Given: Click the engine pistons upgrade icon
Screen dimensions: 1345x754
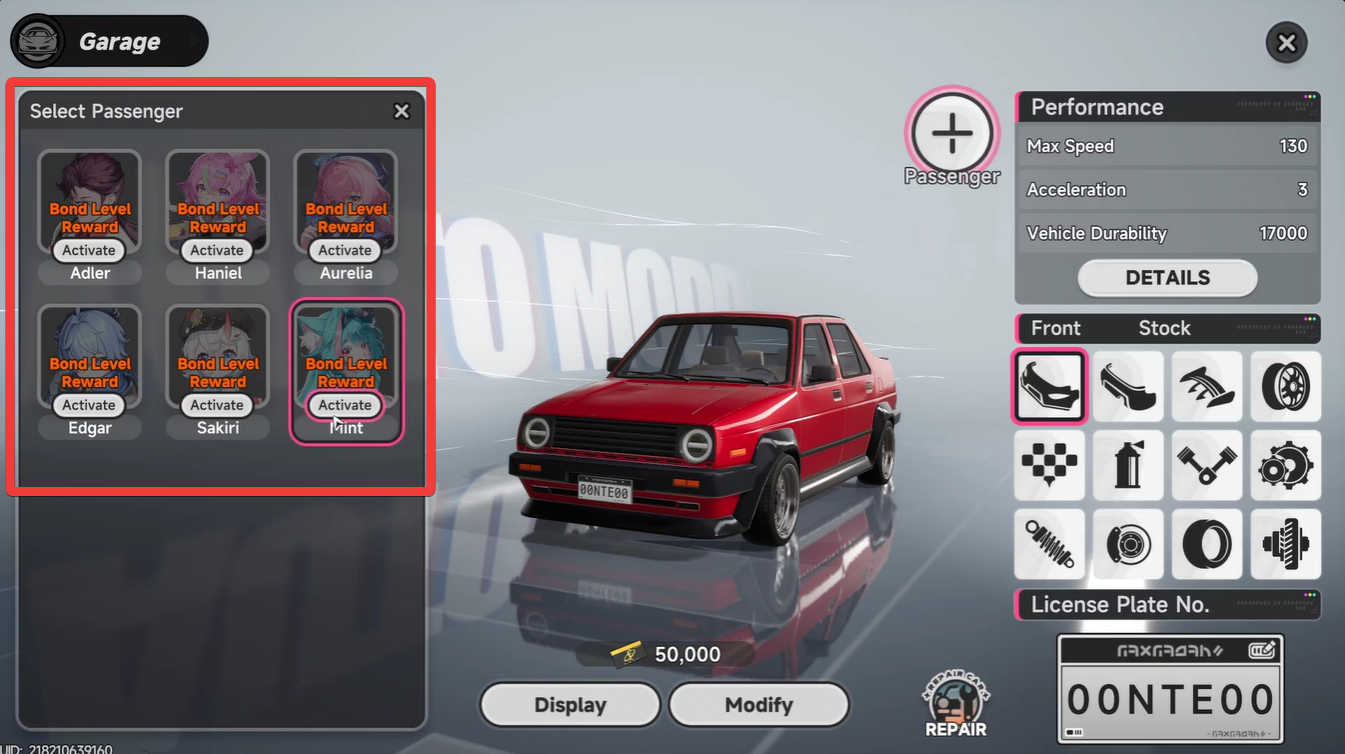Looking at the screenshot, I should 1207,465.
